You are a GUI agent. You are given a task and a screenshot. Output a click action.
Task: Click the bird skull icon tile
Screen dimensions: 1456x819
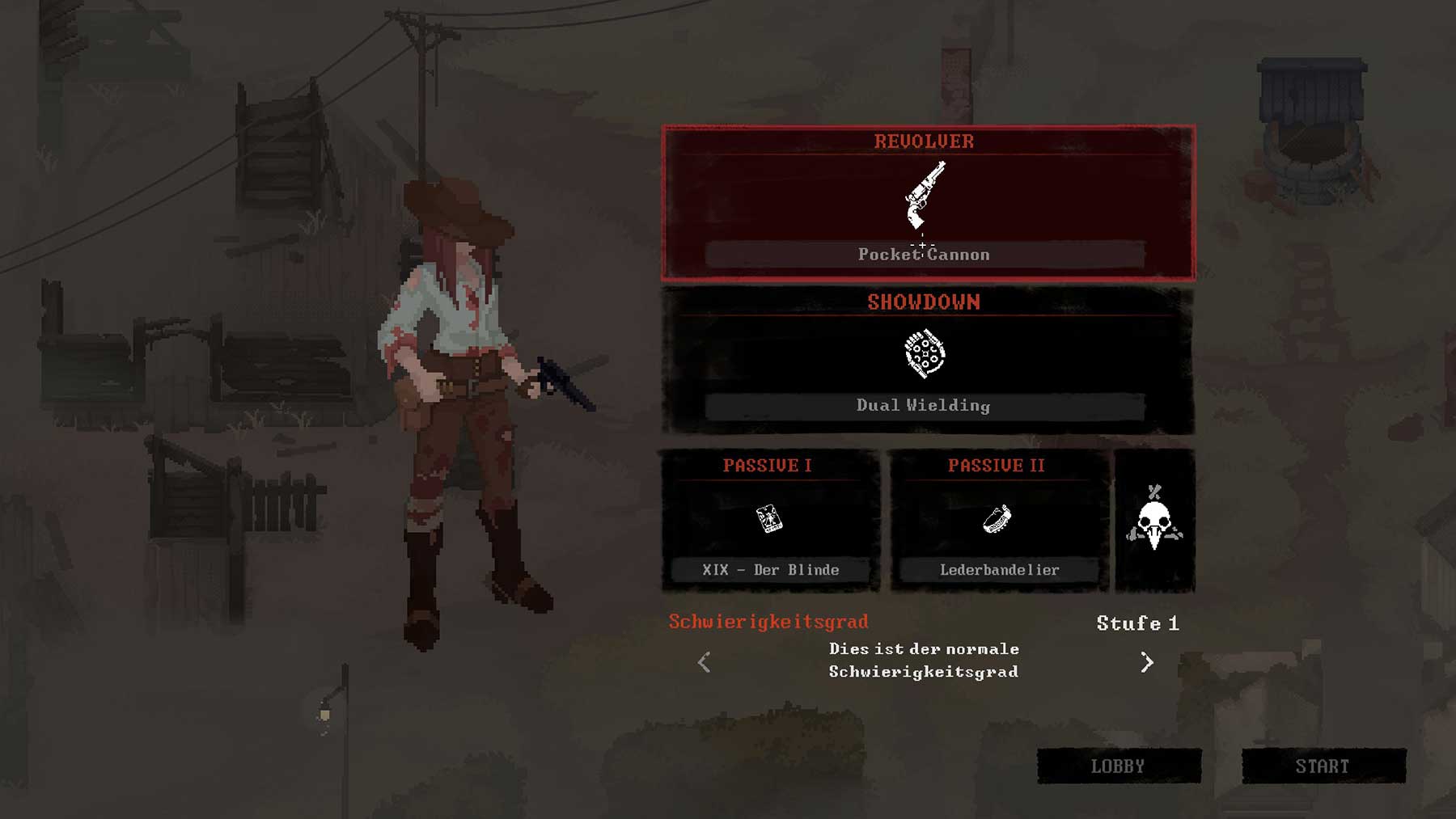coord(1154,521)
